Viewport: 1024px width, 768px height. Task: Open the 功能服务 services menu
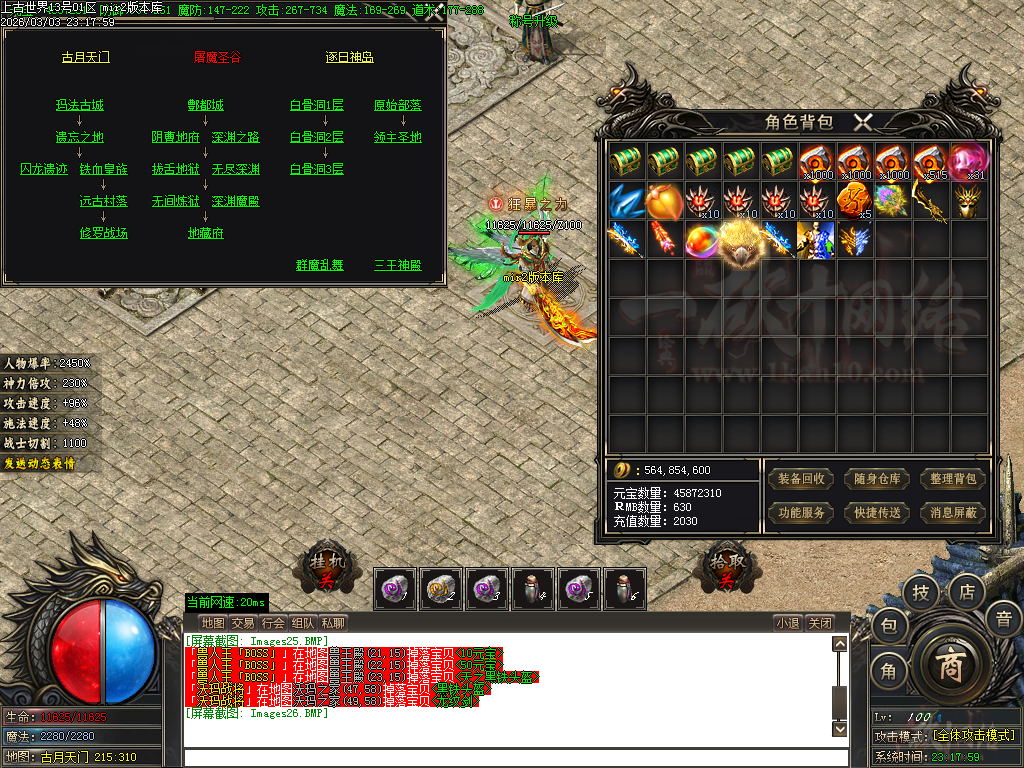[802, 513]
